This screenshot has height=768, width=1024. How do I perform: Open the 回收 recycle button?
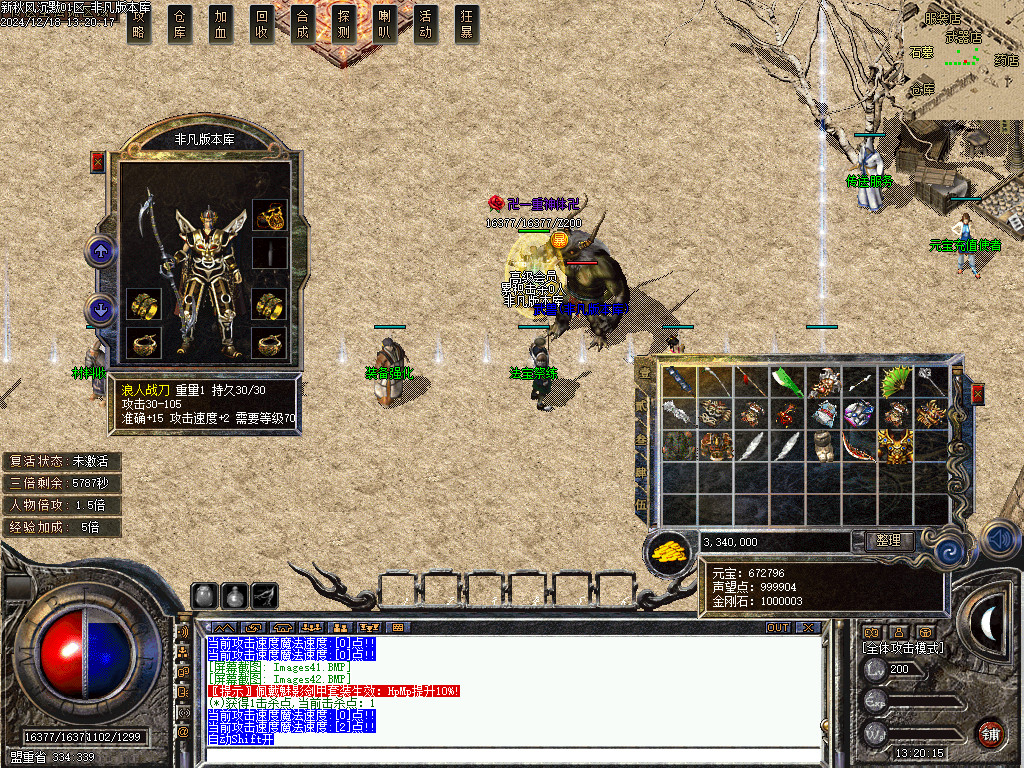point(262,25)
